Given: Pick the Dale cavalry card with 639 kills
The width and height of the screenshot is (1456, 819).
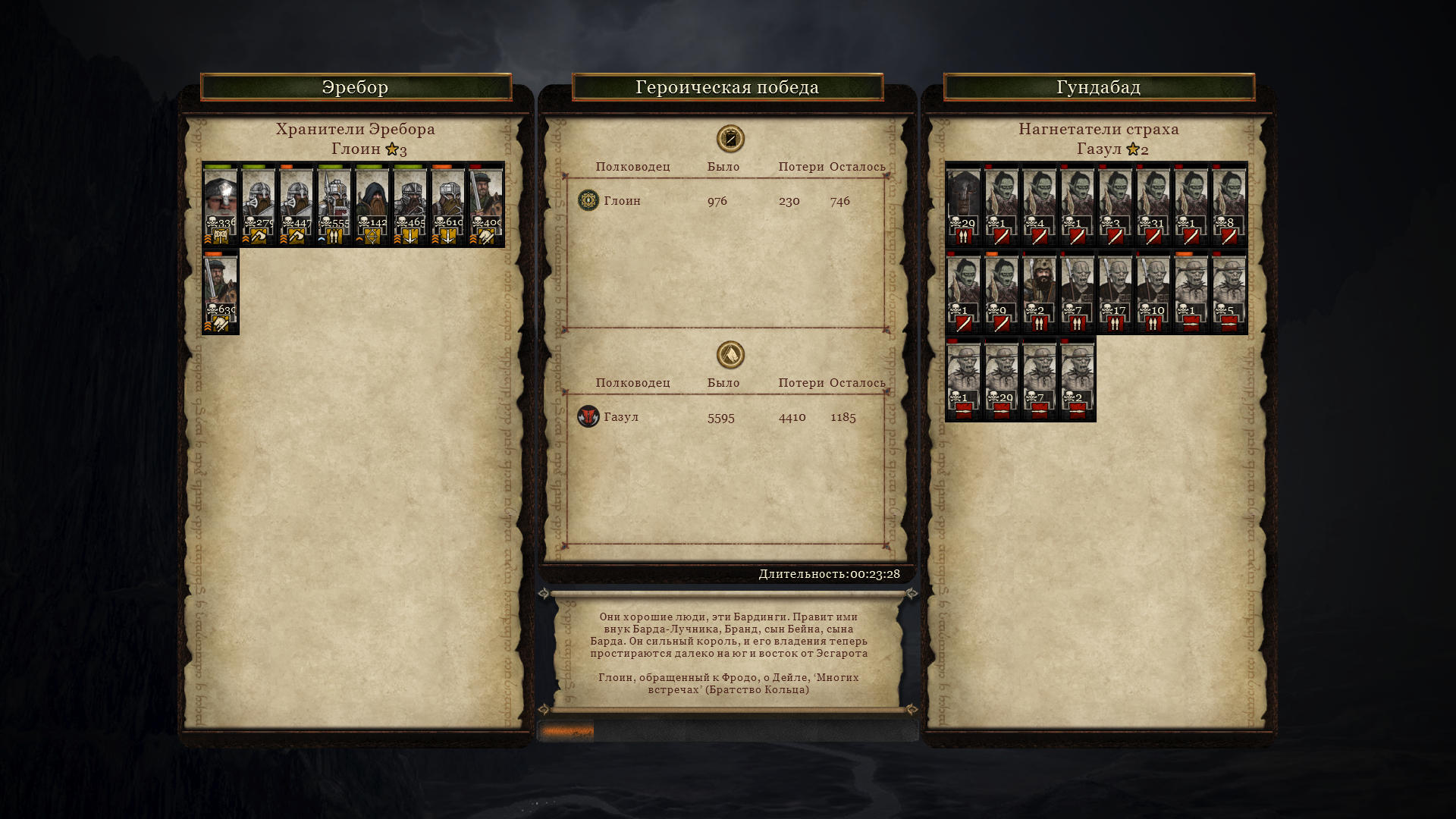Looking at the screenshot, I should 221,292.
